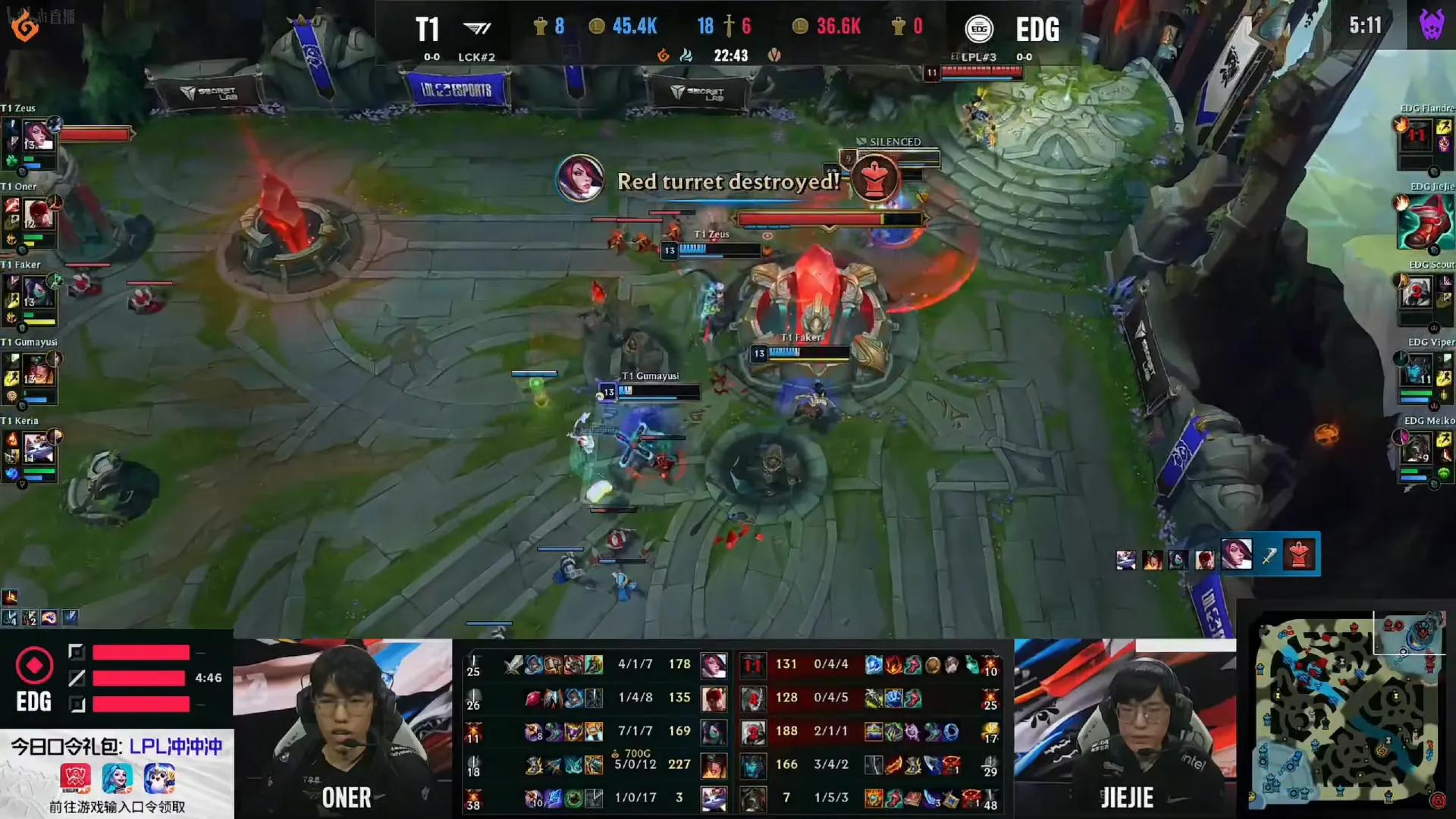Click the Infernal drake icon near the game timer
Screen dimensions: 1456x819
pos(663,55)
